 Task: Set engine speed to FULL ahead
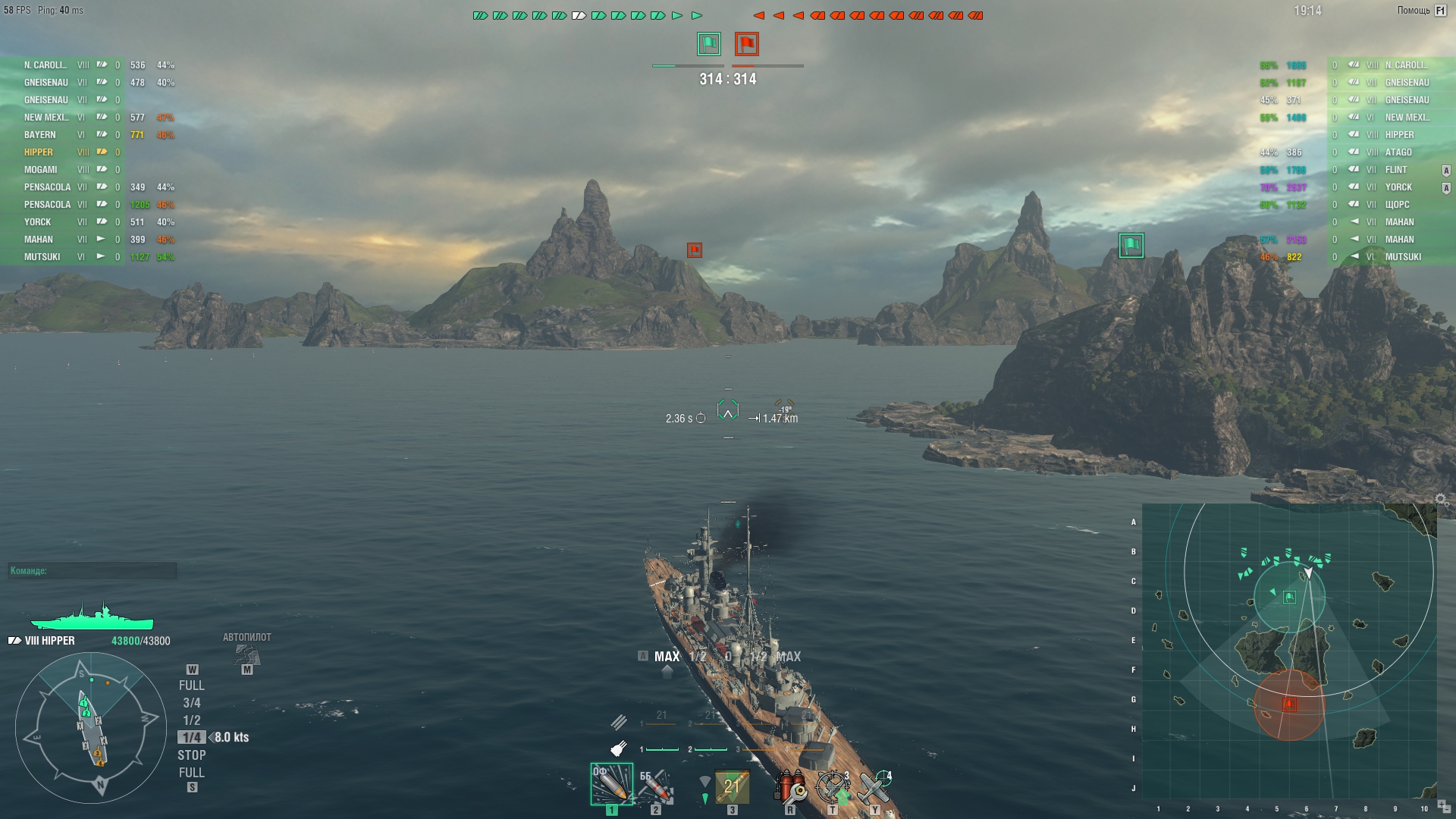191,686
